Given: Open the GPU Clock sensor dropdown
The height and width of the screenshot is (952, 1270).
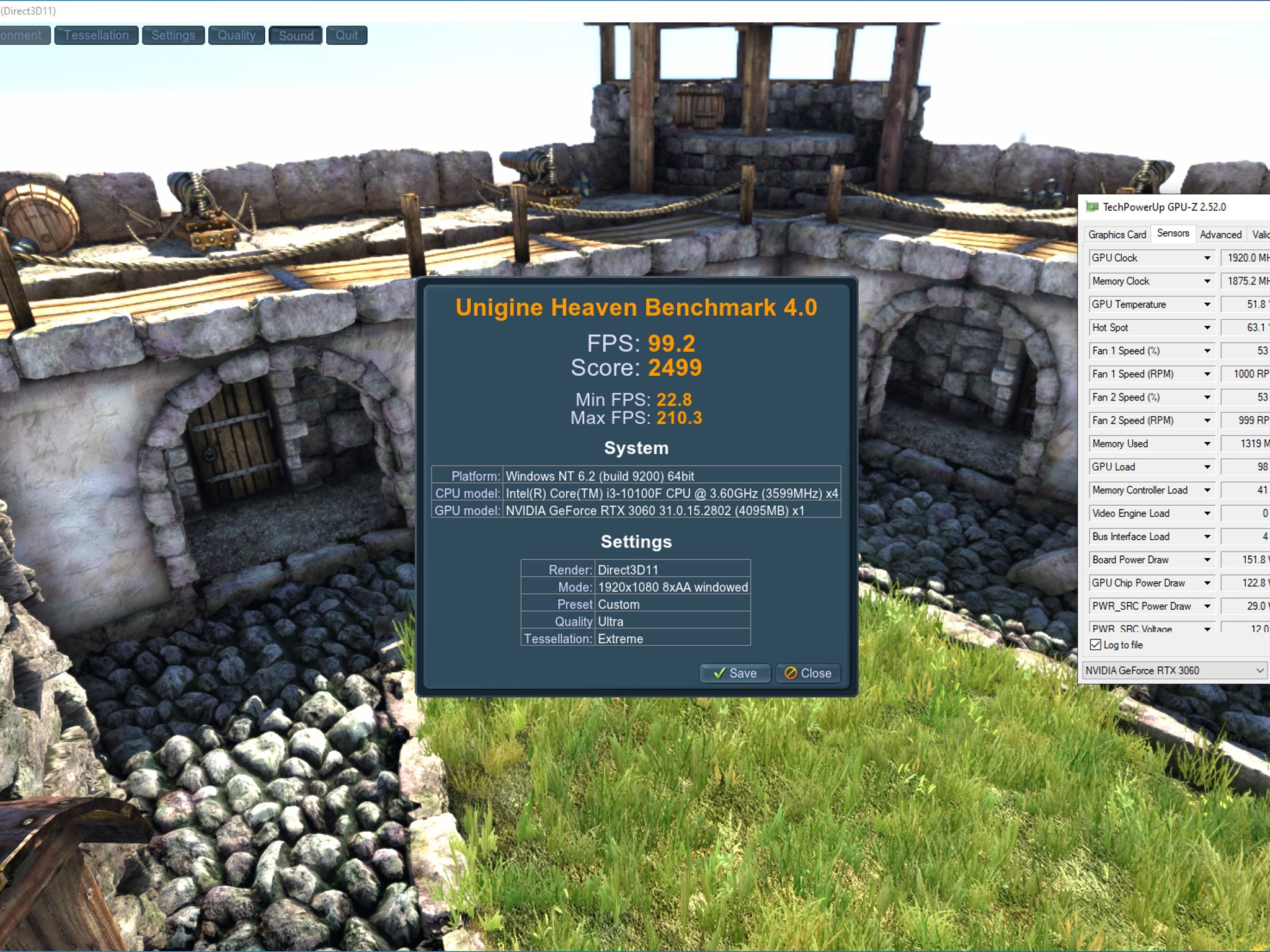Looking at the screenshot, I should point(1207,258).
